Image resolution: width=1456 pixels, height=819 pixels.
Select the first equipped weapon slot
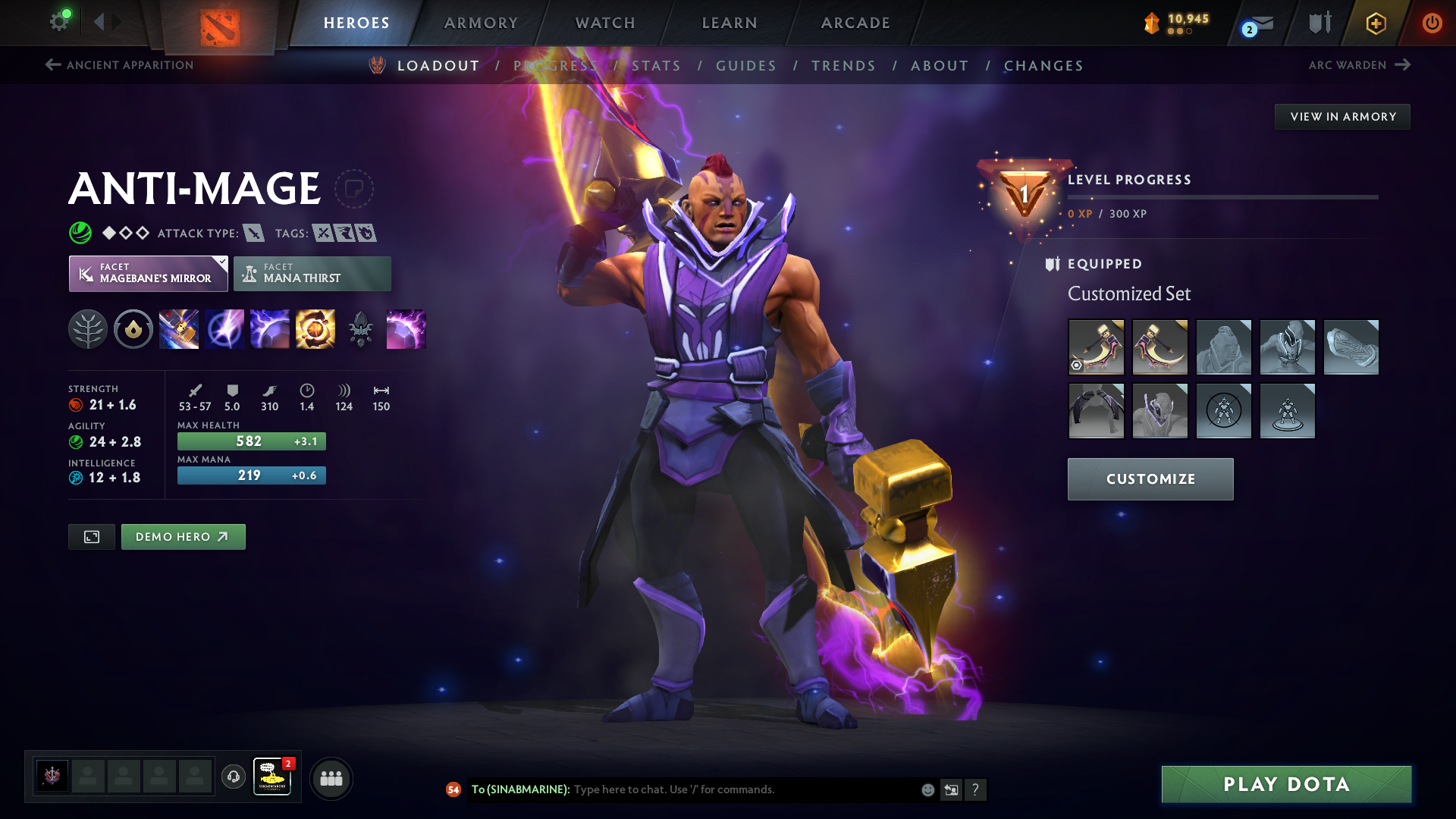[x=1096, y=347]
